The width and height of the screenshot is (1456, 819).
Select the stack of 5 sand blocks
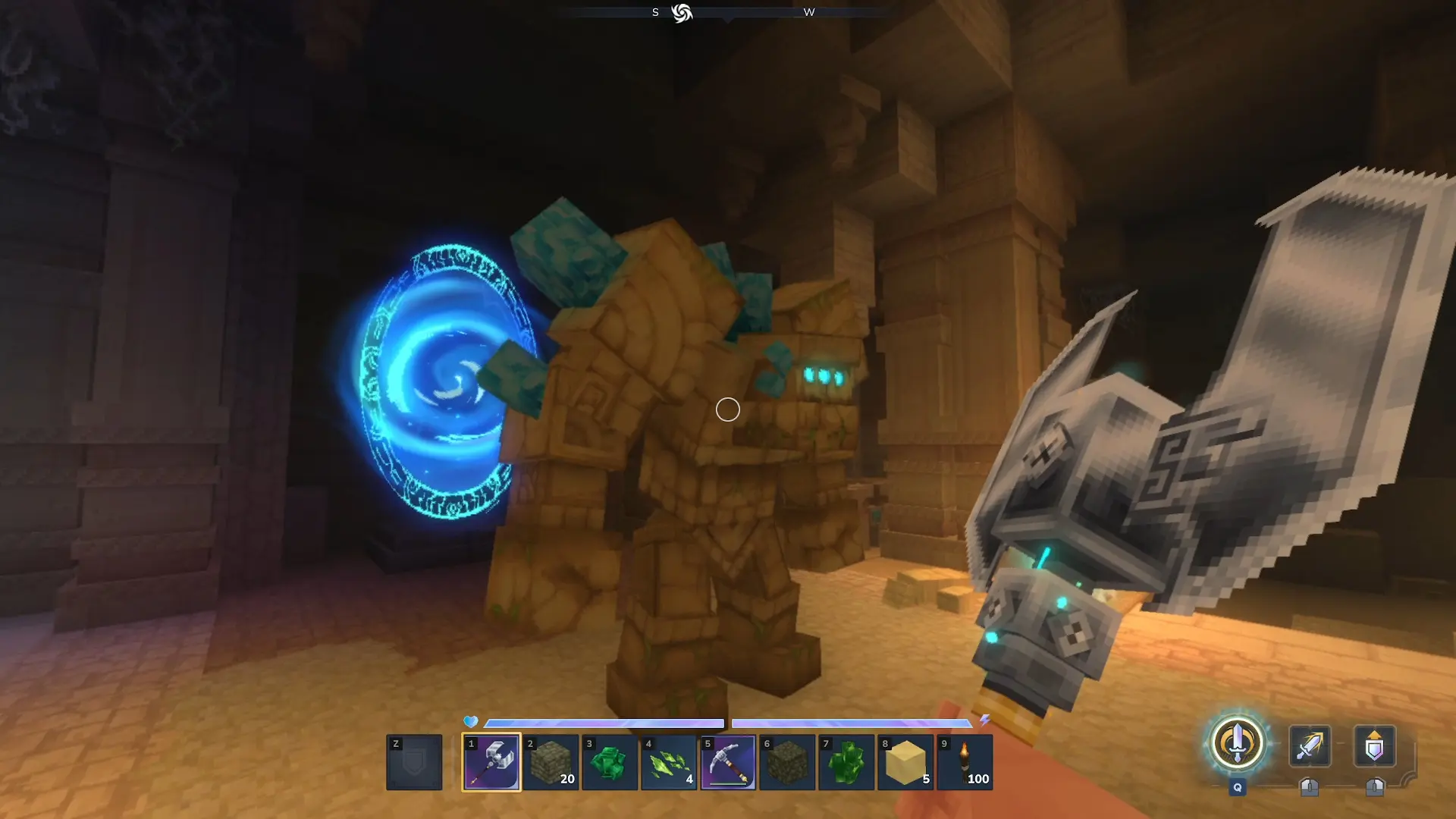coord(905,762)
